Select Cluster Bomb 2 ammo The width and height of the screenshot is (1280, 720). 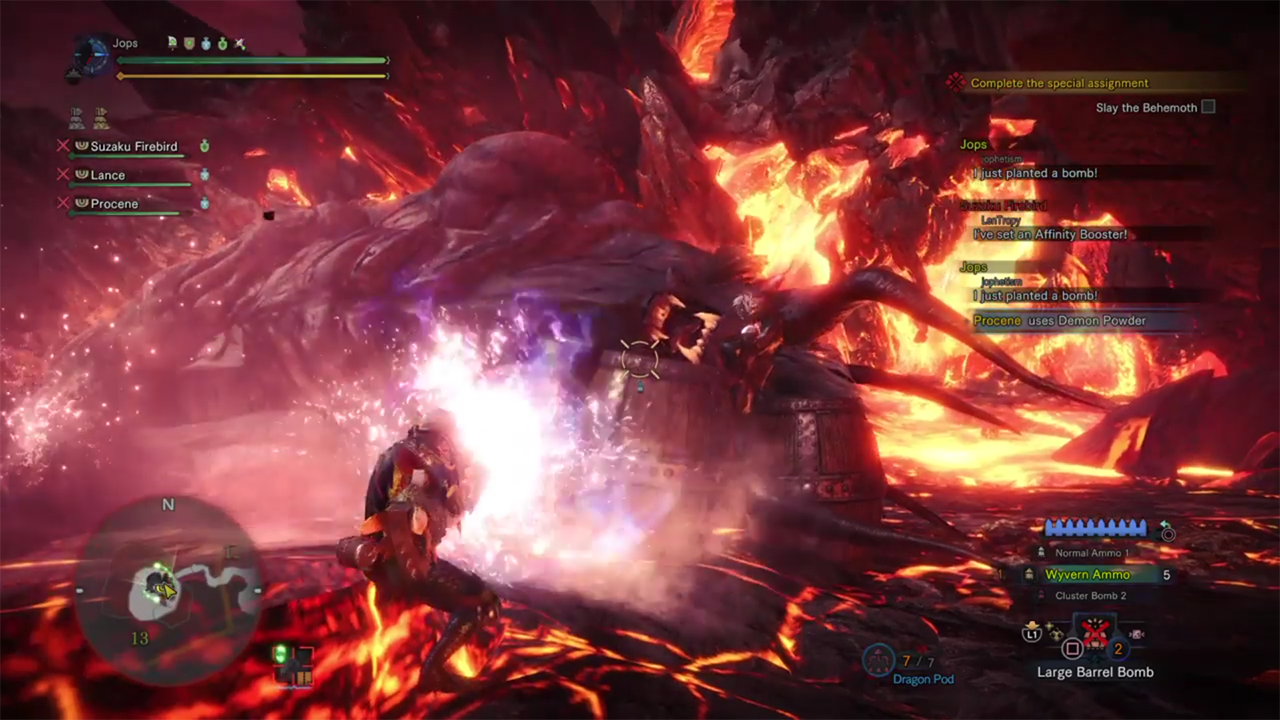[x=1090, y=596]
